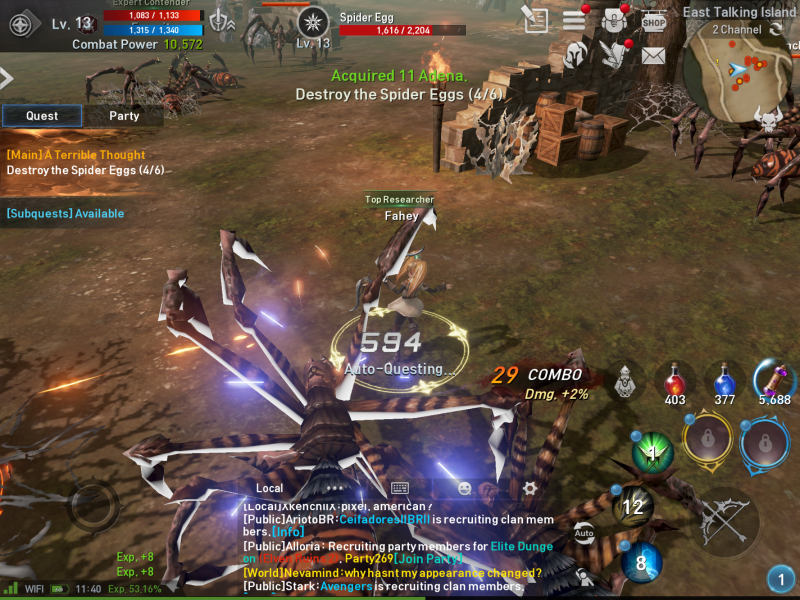The height and width of the screenshot is (600, 800).
Task: Activate the green arrow skill
Action: point(653,453)
